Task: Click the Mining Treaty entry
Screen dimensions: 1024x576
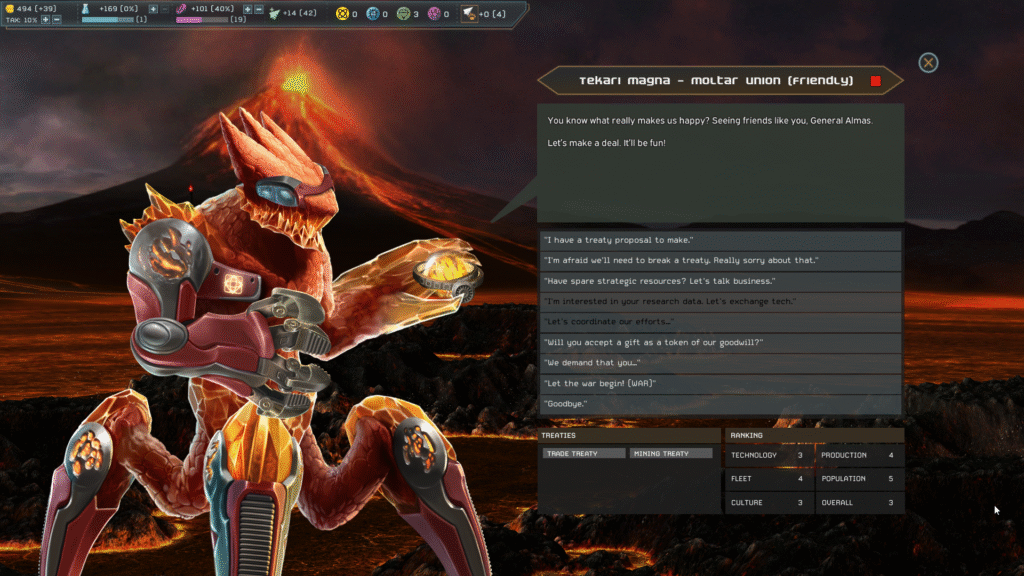Action: pos(671,454)
